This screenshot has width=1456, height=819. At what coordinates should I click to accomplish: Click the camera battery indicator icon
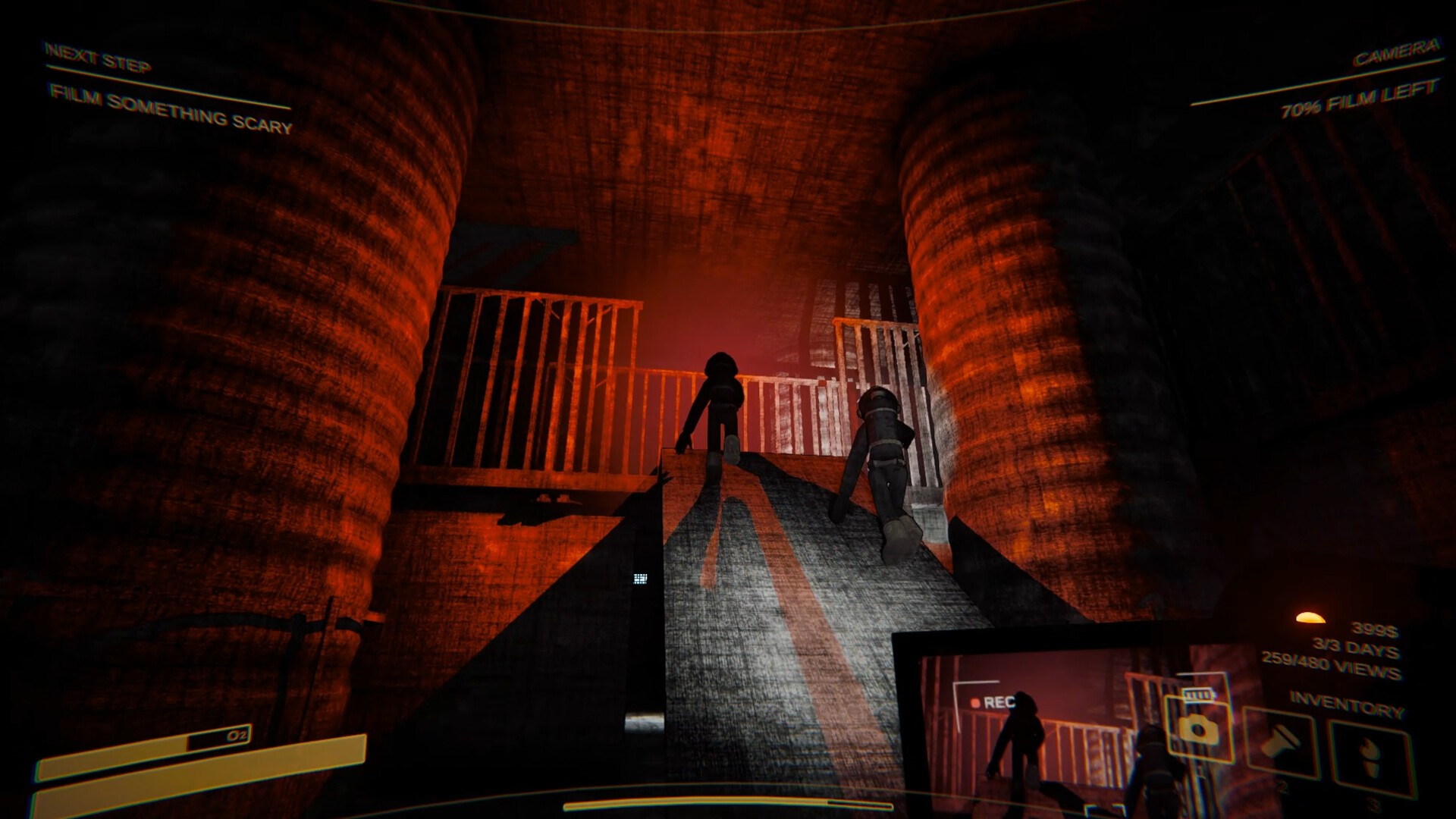[1199, 695]
